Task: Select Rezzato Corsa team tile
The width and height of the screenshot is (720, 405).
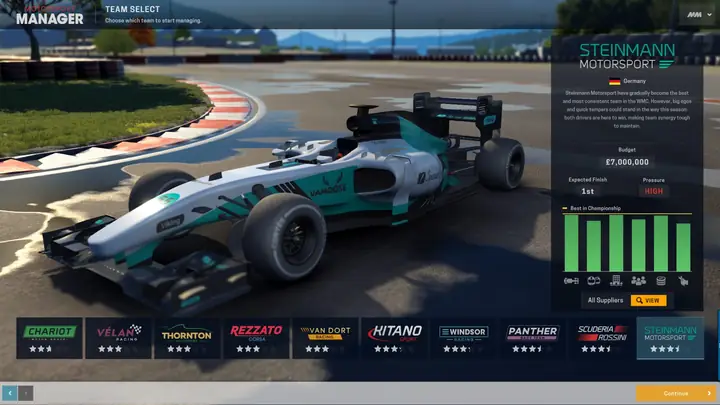Action: (256, 338)
